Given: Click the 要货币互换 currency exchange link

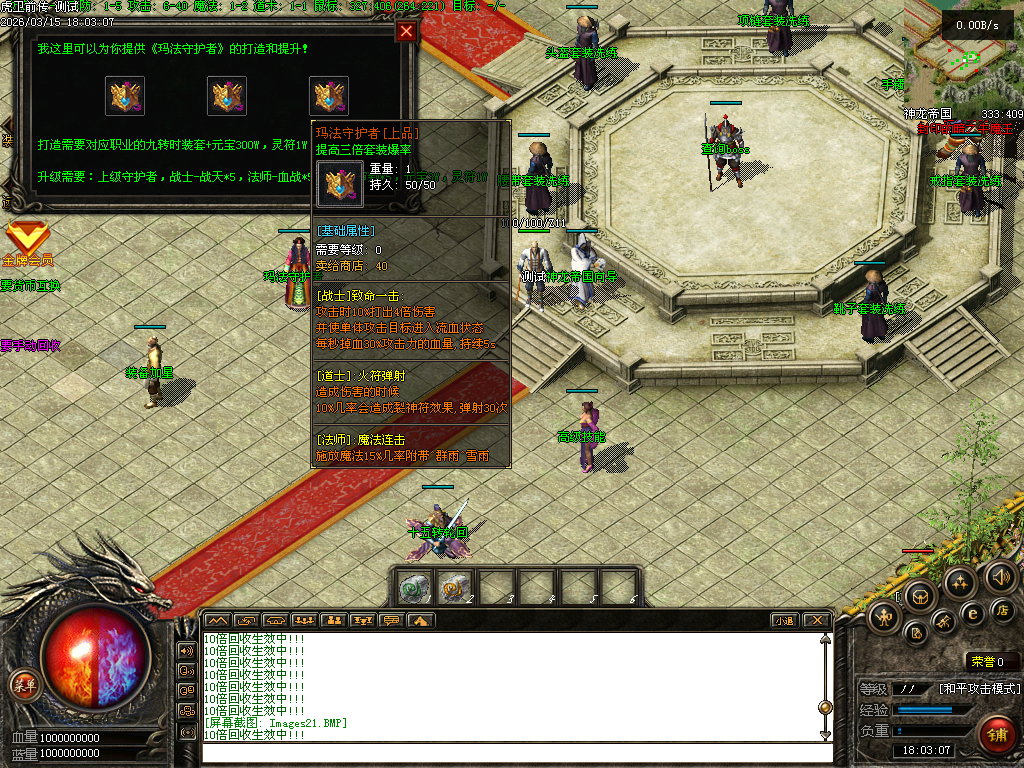Looking at the screenshot, I should pos(30,285).
